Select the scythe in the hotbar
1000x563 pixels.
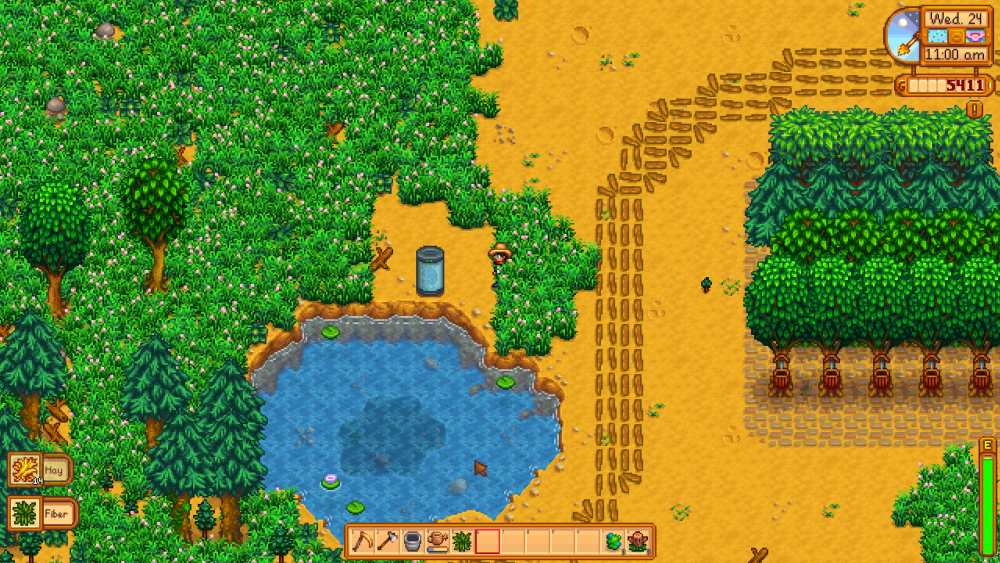(362, 541)
